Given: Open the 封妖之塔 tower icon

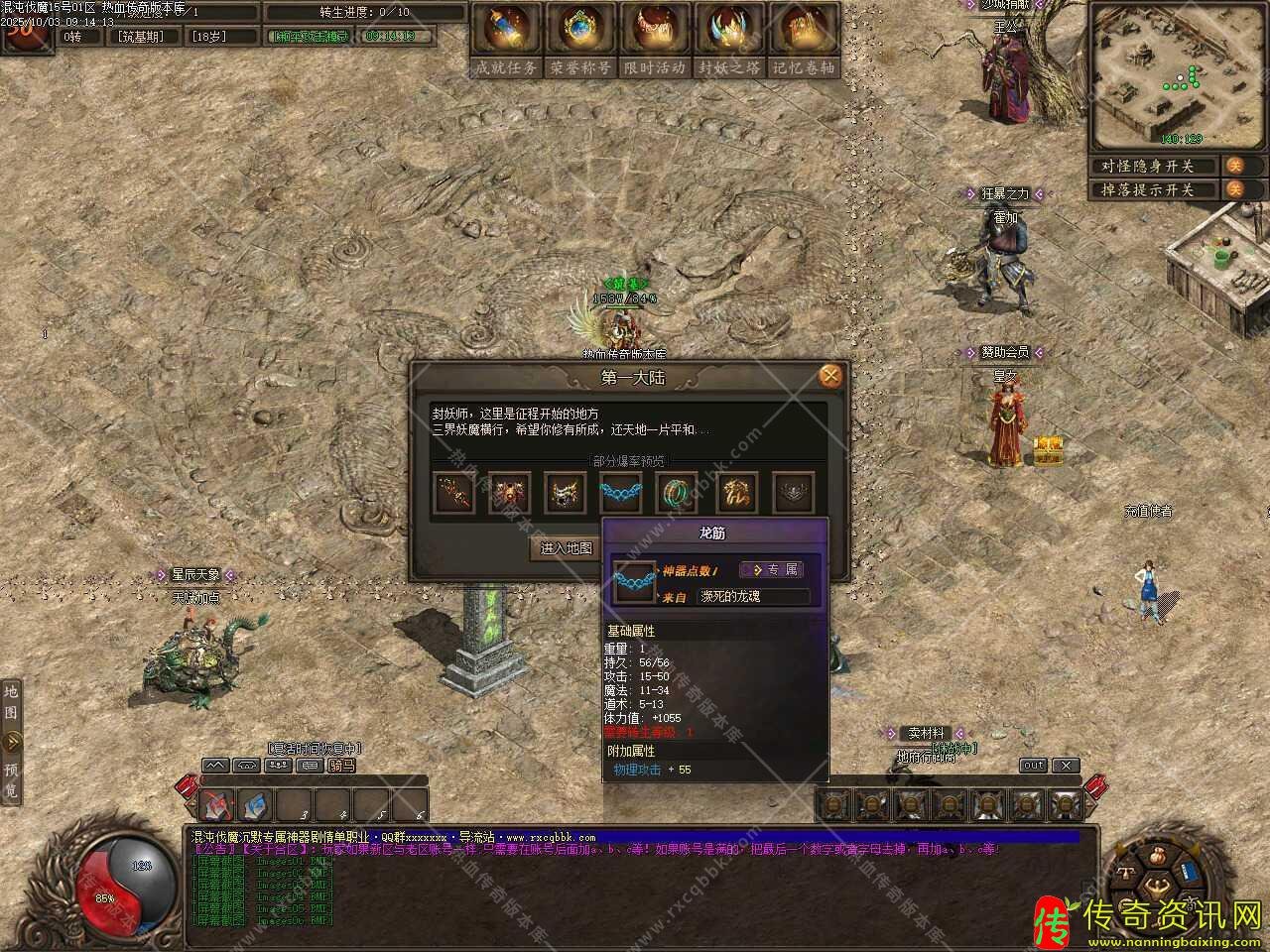Looking at the screenshot, I should (x=729, y=40).
